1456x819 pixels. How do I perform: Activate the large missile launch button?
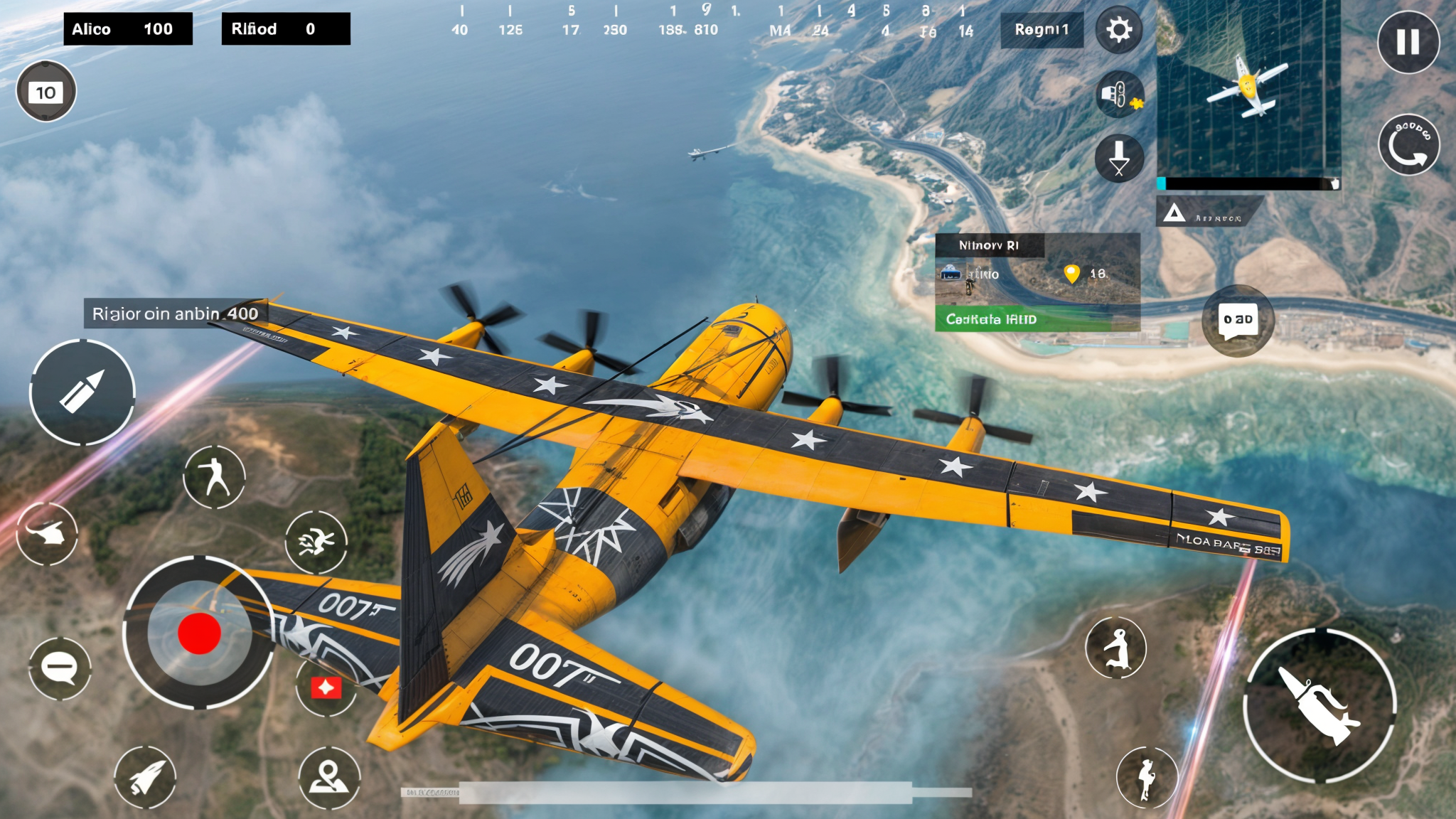tap(1319, 705)
